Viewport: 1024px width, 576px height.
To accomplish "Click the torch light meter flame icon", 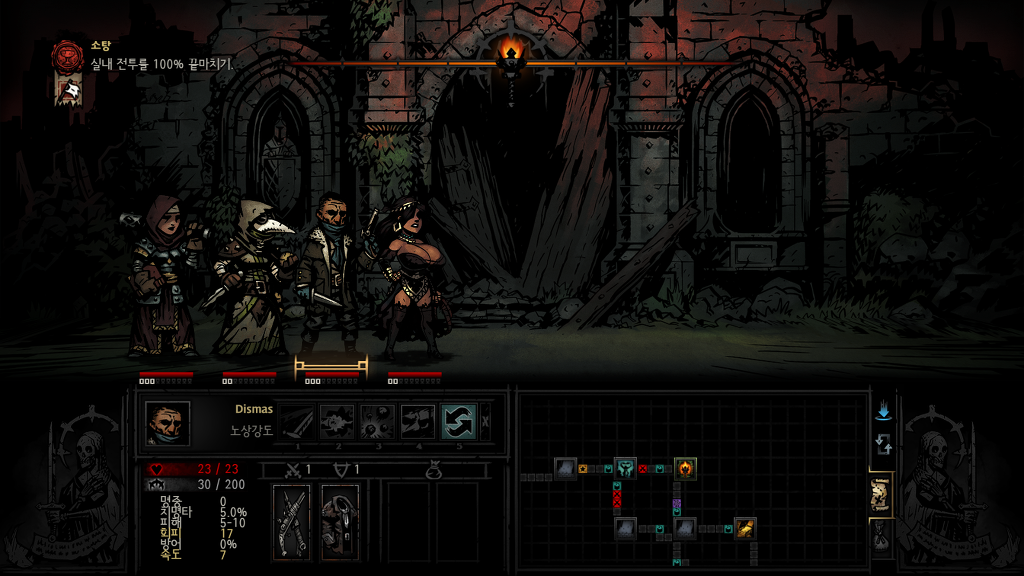I will pyautogui.click(x=511, y=54).
